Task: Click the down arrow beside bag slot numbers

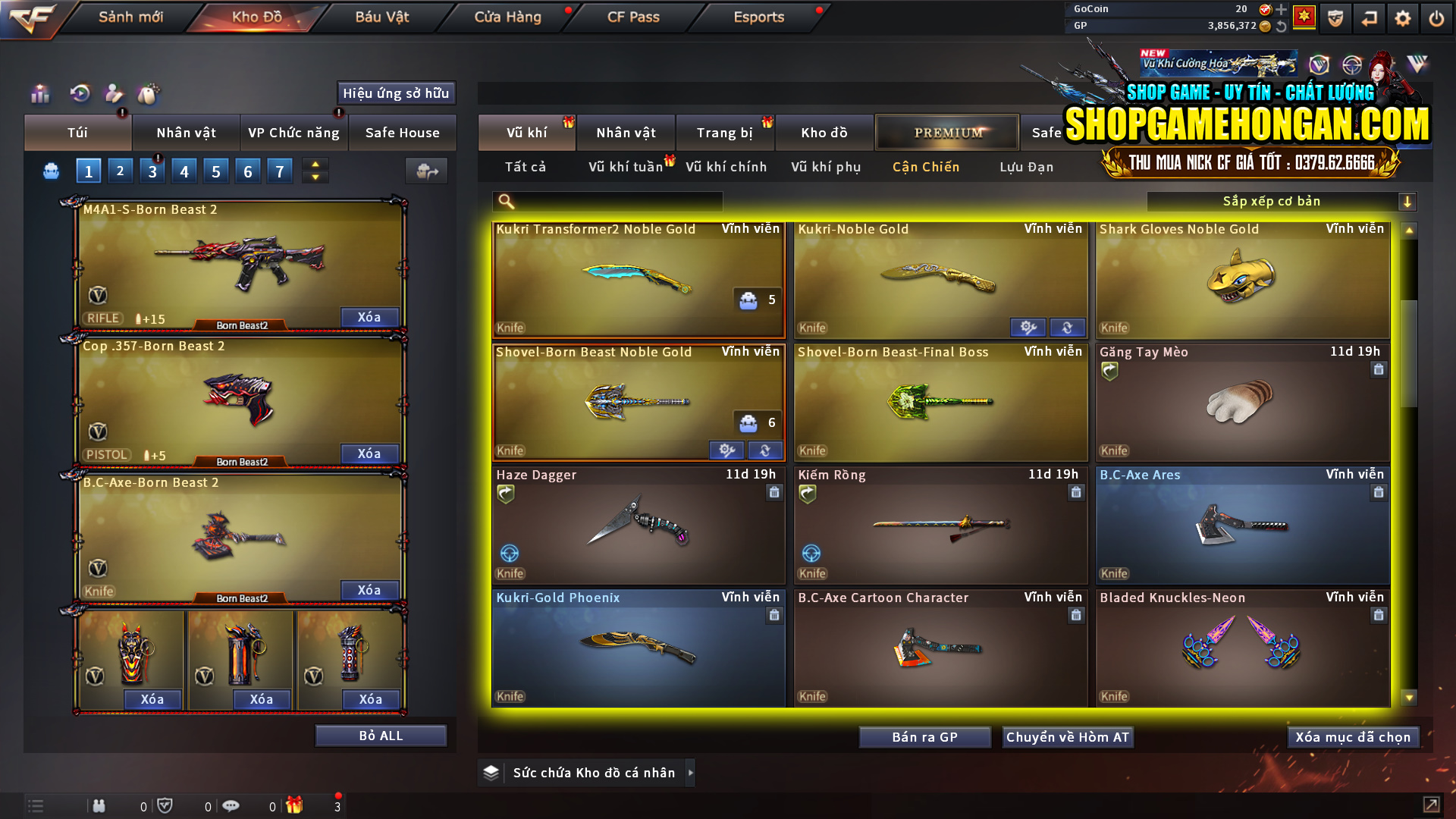Action: pyautogui.click(x=315, y=177)
